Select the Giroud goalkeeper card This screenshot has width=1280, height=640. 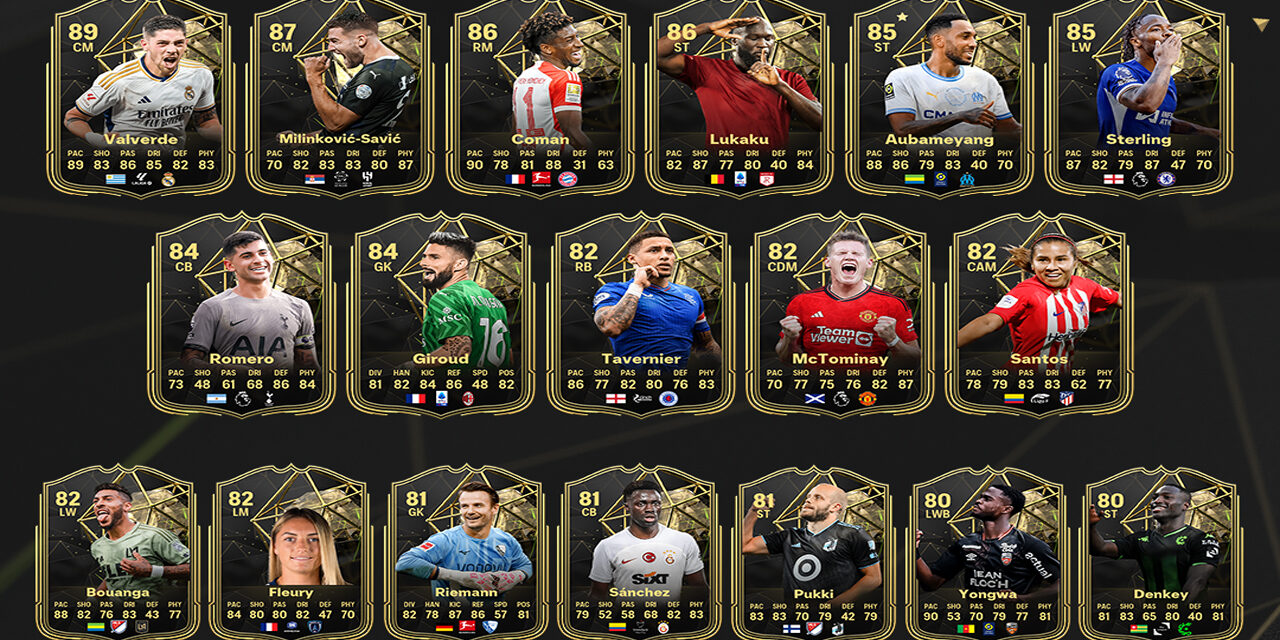[x=441, y=314]
